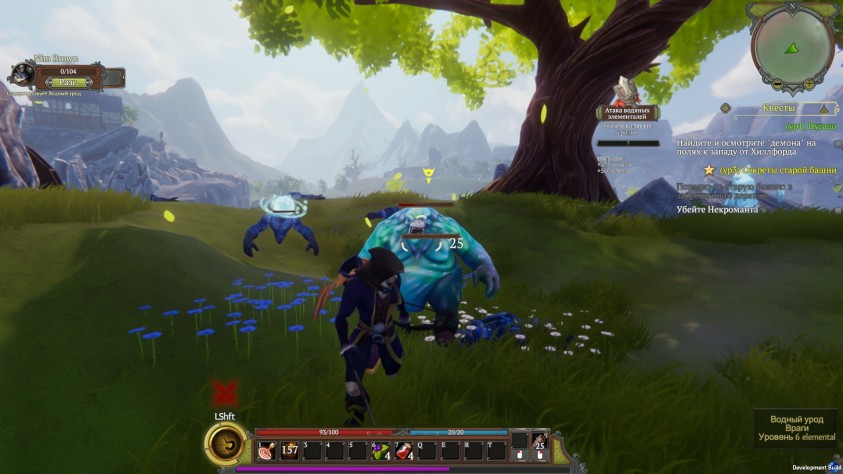The width and height of the screenshot is (843, 474).
Task: Click the circular minimap
Action: click(793, 43)
